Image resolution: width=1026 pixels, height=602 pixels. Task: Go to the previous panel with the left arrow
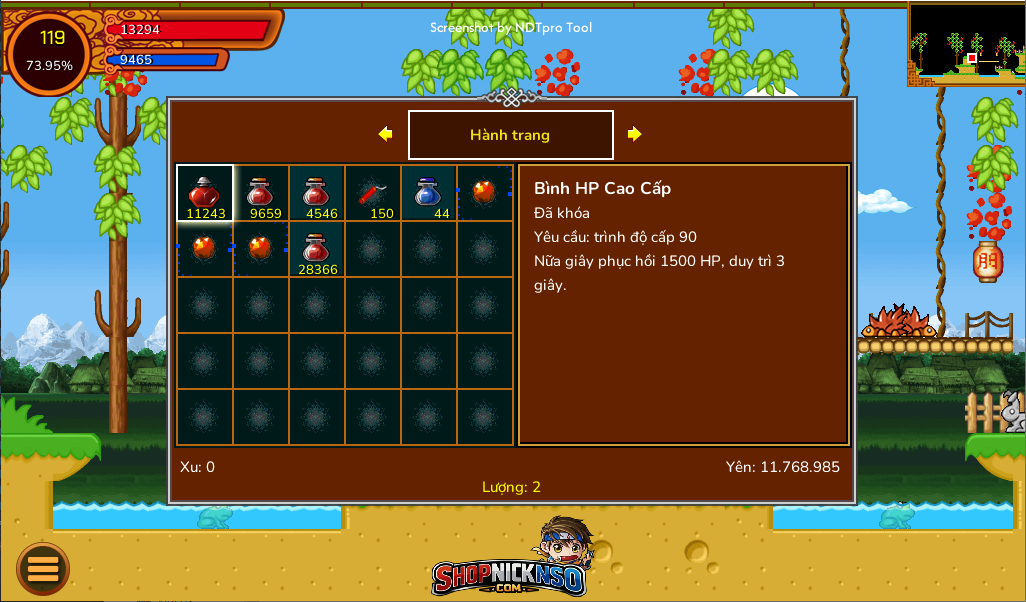385,134
